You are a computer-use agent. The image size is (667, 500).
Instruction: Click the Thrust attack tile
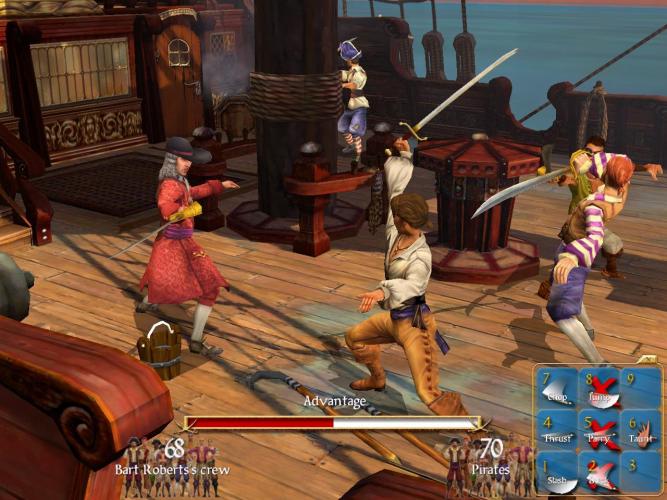(558, 431)
